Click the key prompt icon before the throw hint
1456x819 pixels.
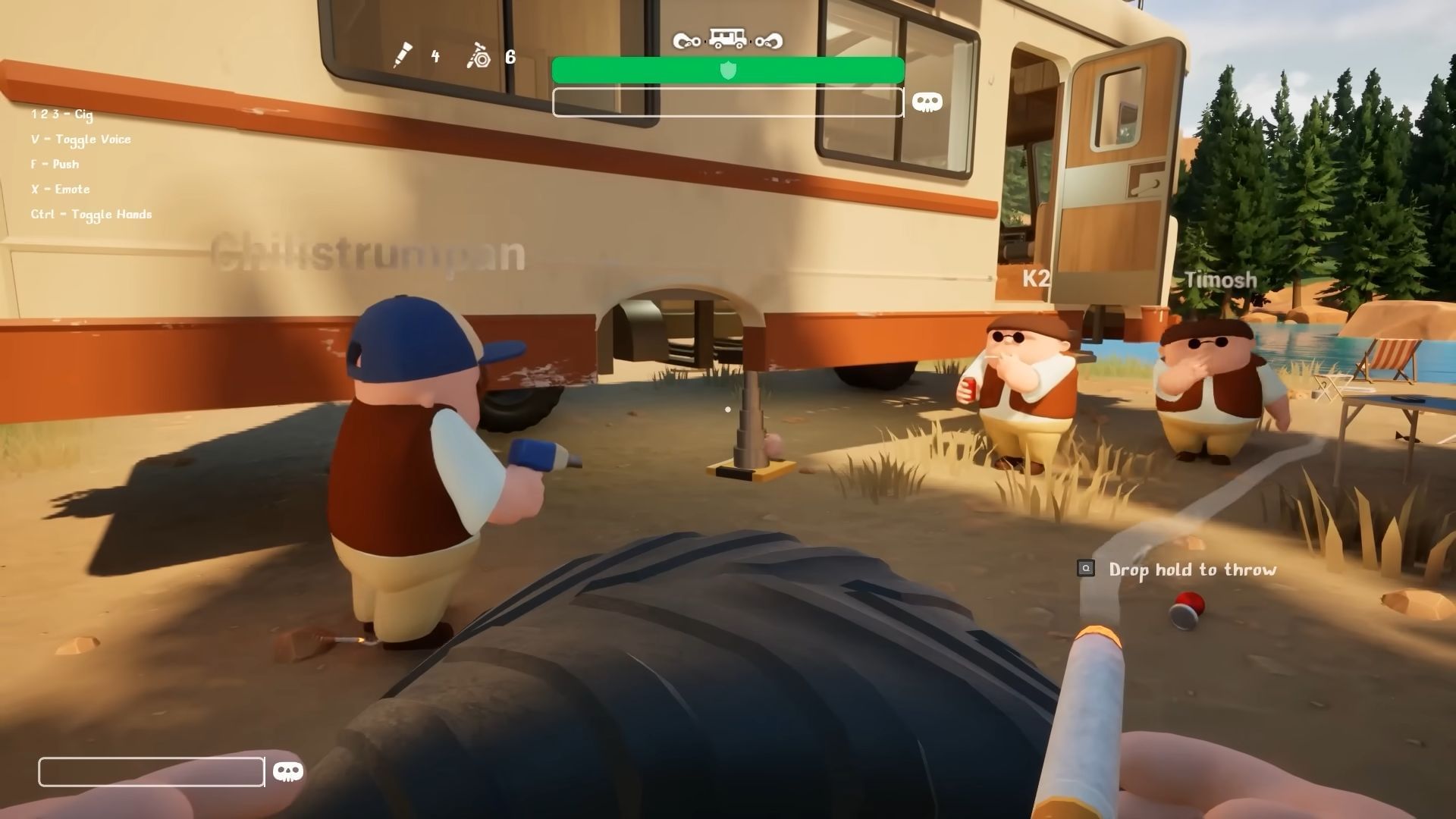(1087, 567)
